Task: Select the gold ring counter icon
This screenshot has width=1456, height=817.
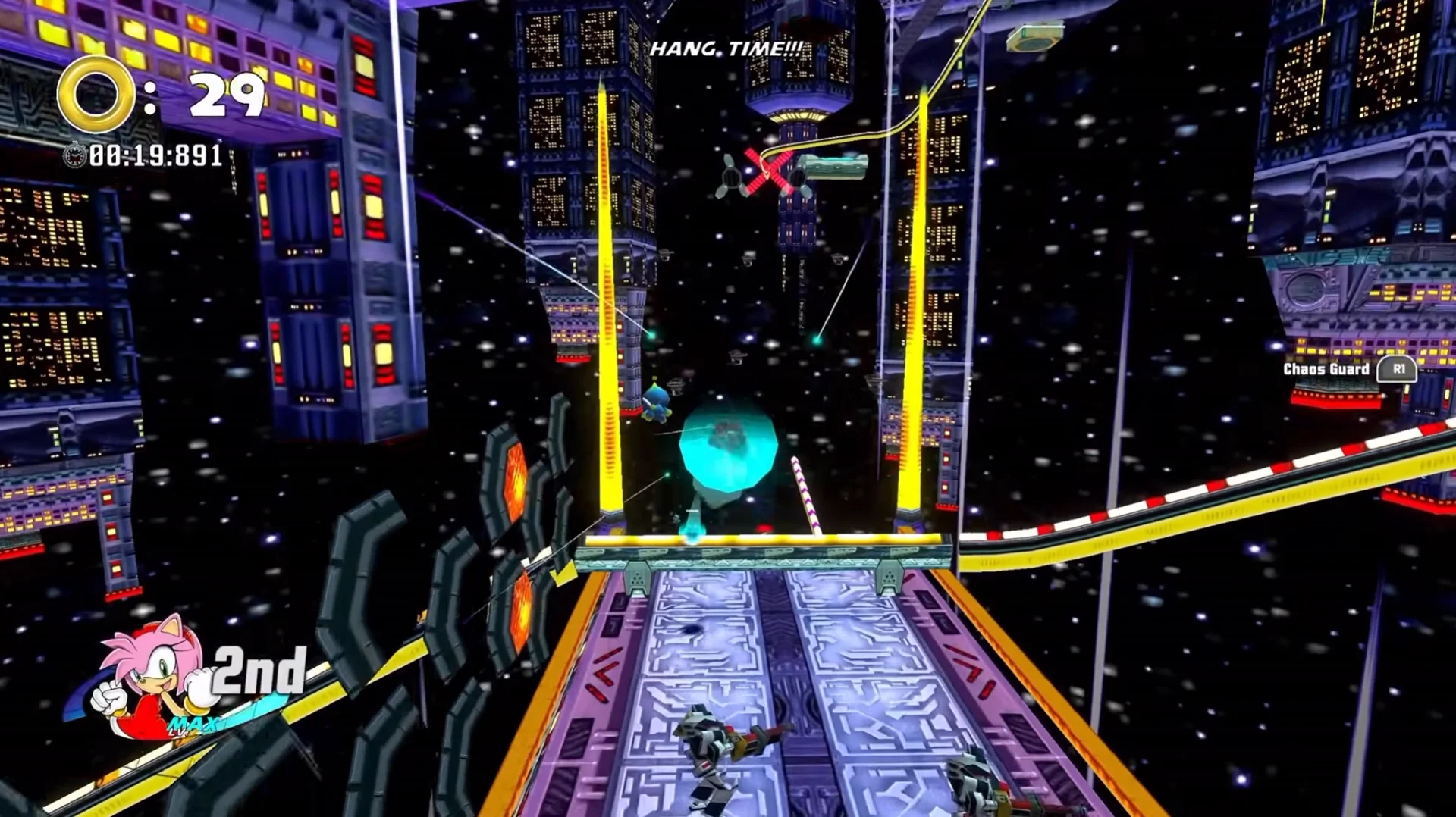Action: point(96,95)
